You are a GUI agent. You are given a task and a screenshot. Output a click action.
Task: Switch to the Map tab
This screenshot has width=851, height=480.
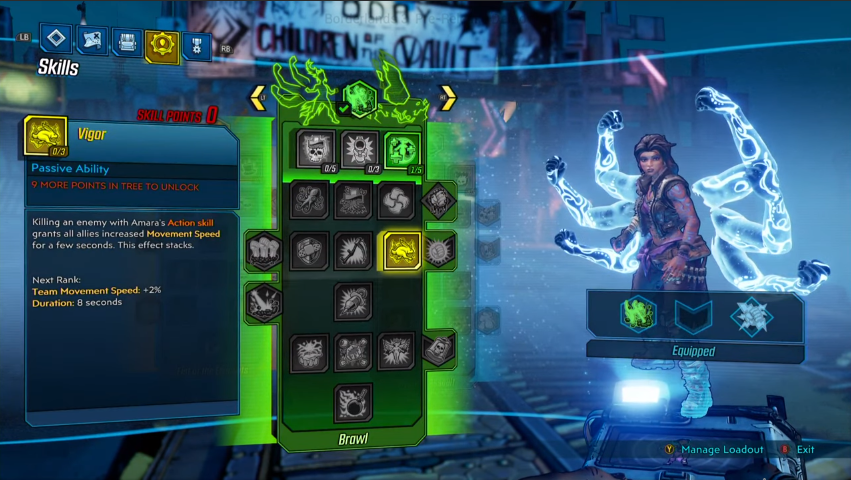pyautogui.click(x=92, y=41)
